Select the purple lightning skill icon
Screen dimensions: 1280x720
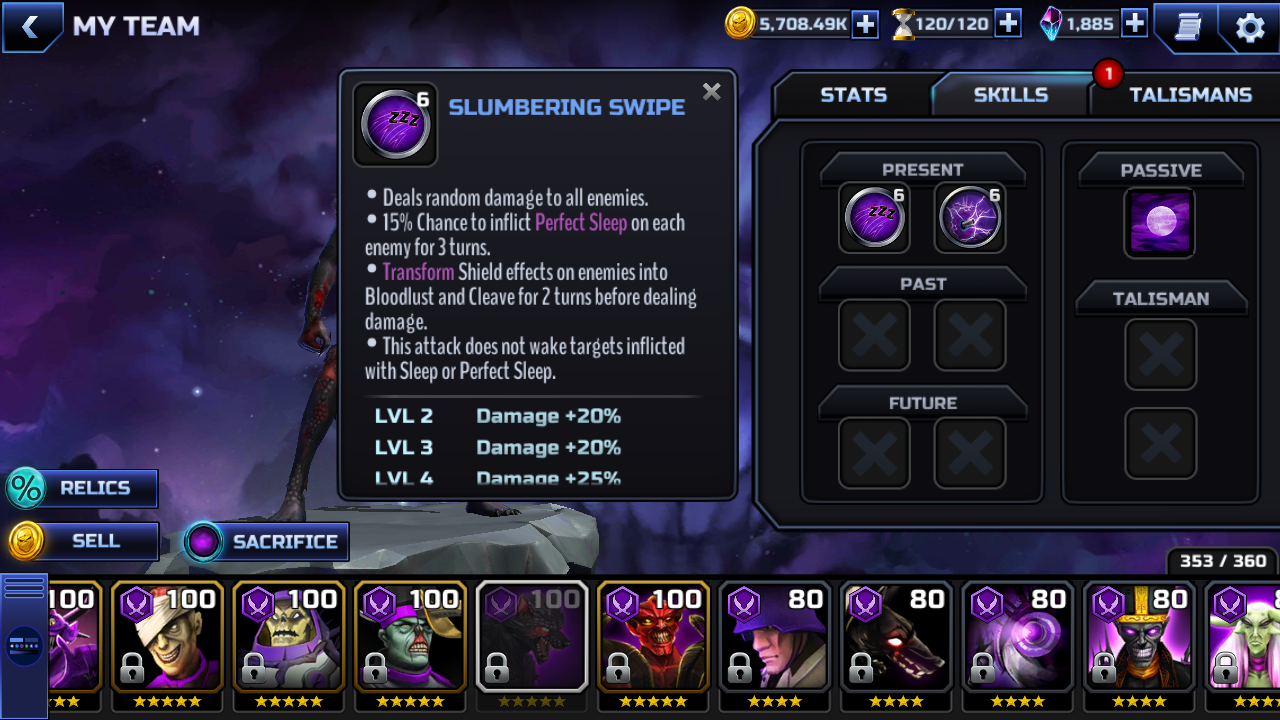[x=969, y=217]
